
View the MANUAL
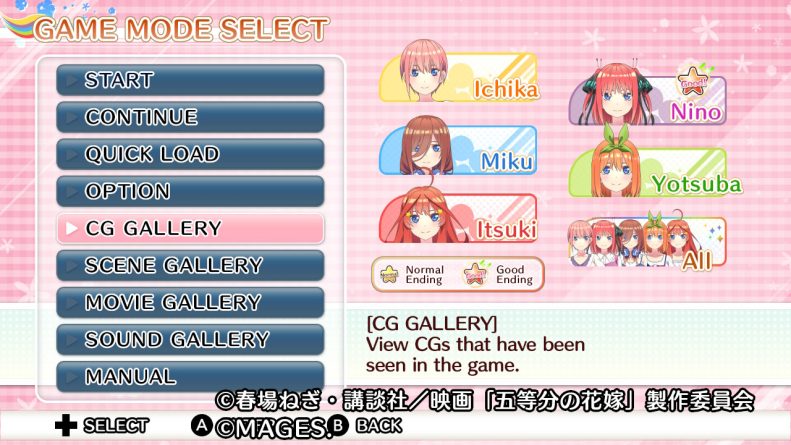point(190,376)
